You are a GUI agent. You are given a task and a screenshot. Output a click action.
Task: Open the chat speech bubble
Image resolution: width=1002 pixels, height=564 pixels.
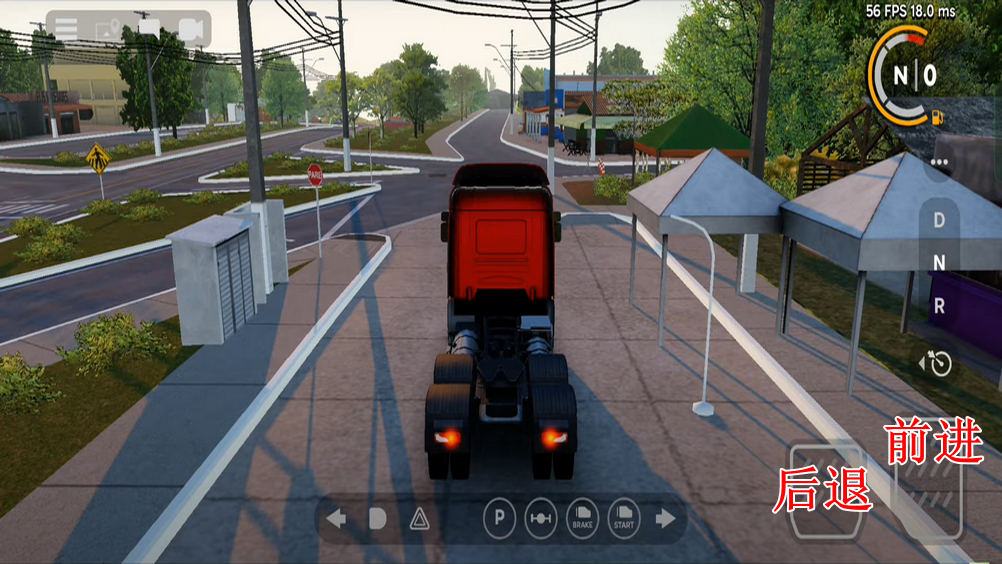[150, 28]
